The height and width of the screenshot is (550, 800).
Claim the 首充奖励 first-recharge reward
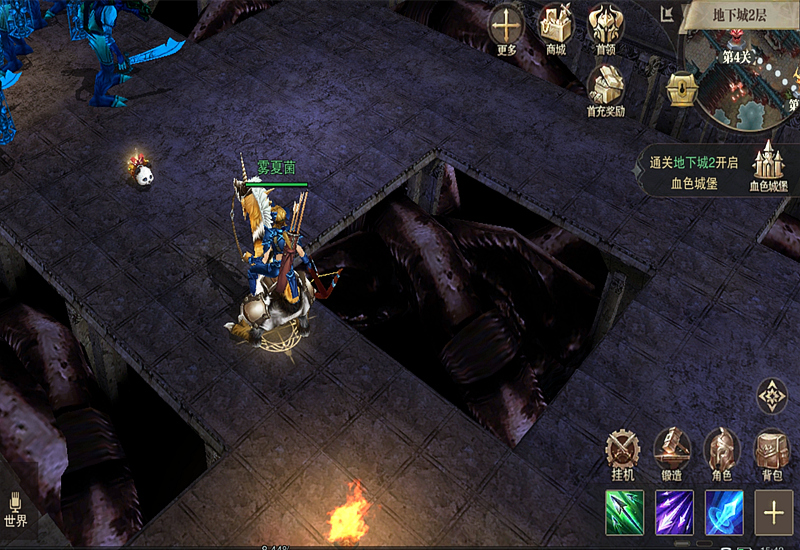coord(606,88)
